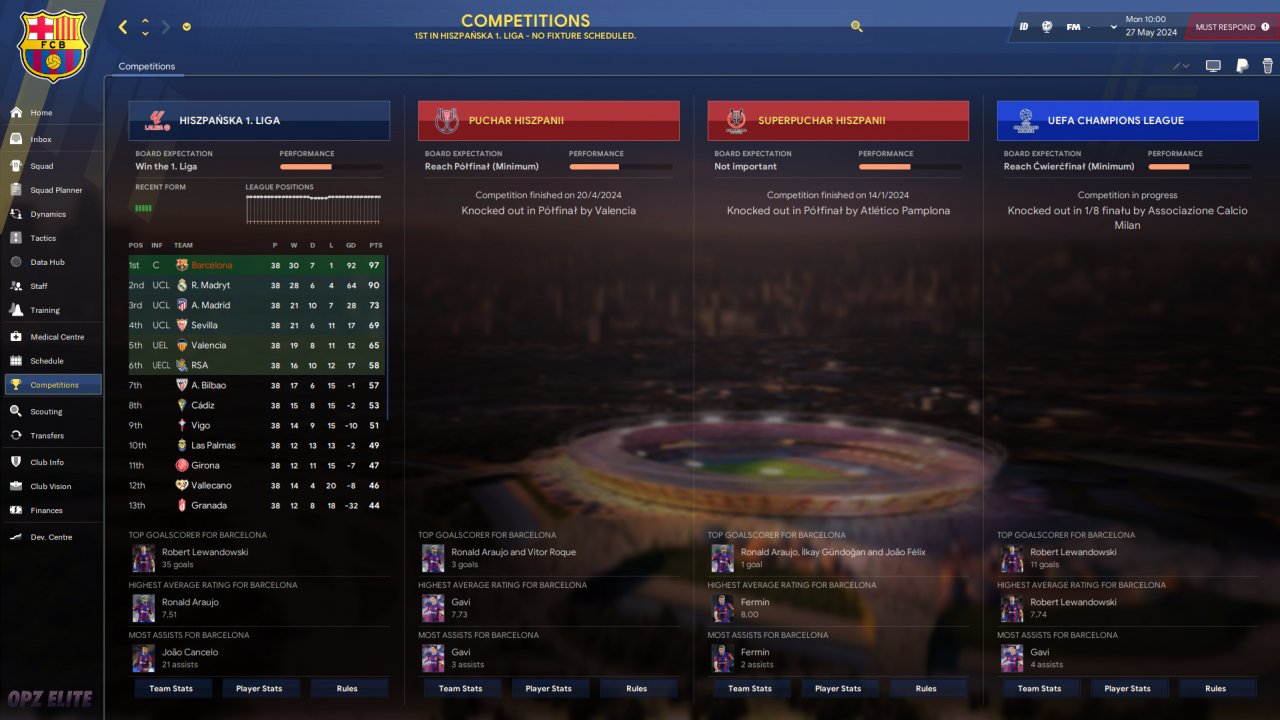
Task: Go back with the left arrow
Action: pyautogui.click(x=123, y=27)
